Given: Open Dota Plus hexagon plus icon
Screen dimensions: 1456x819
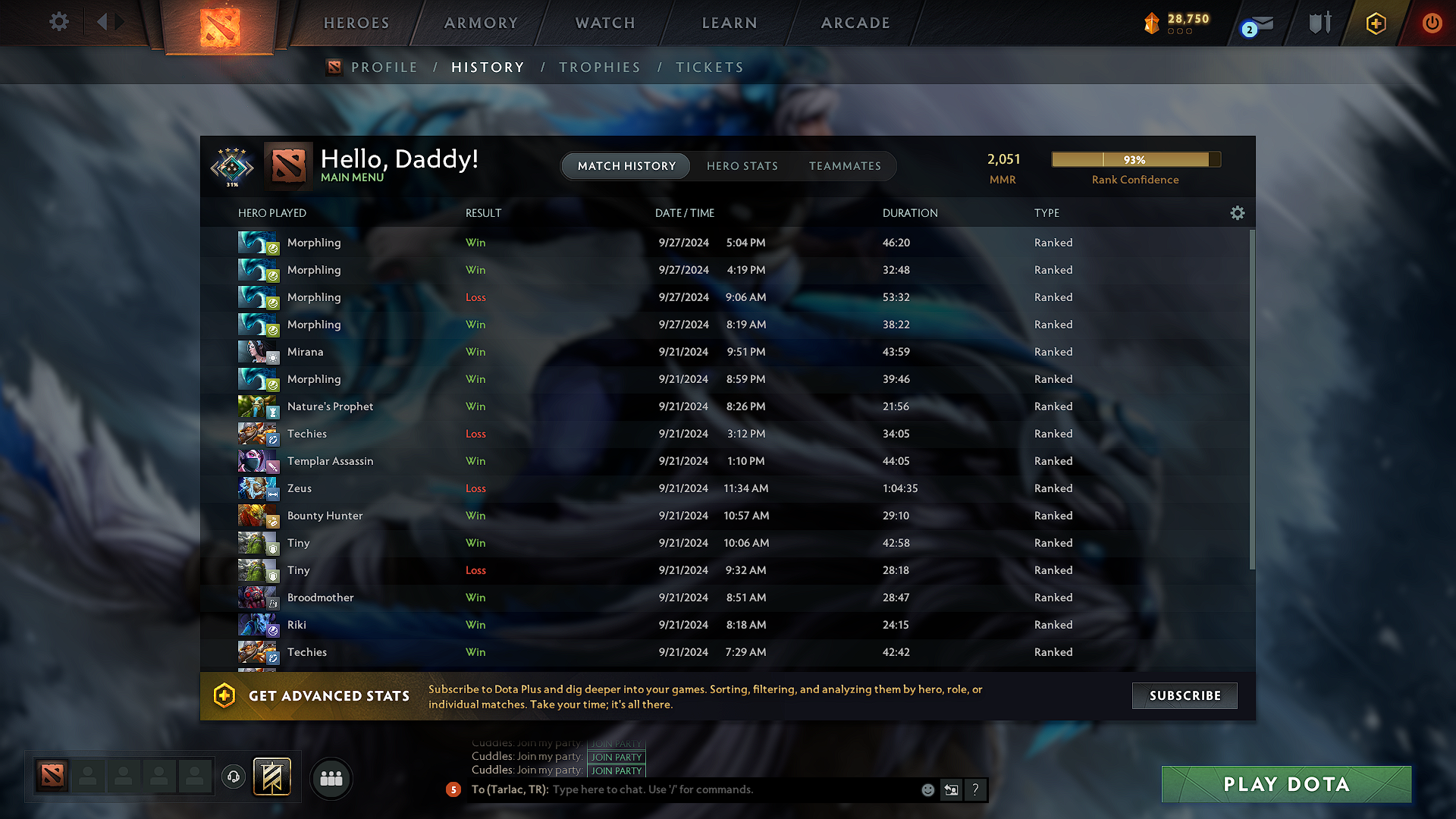Looking at the screenshot, I should (x=1375, y=24).
